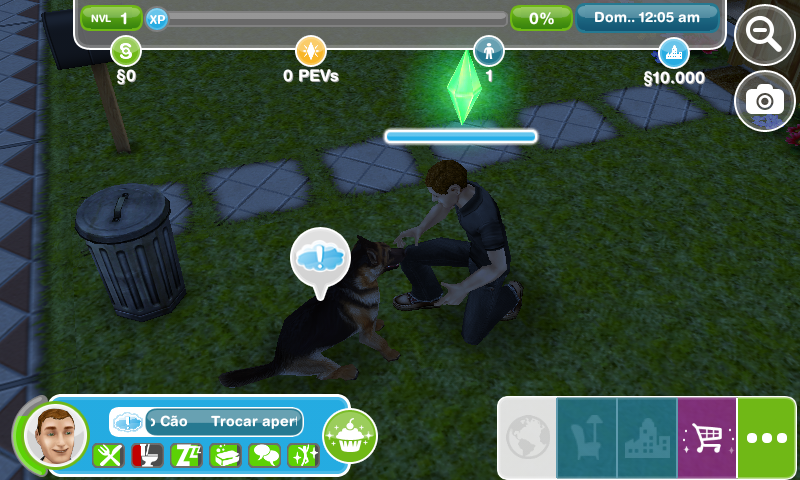800x480 pixels.
Task: Open the shopping cart store
Action: coord(707,438)
